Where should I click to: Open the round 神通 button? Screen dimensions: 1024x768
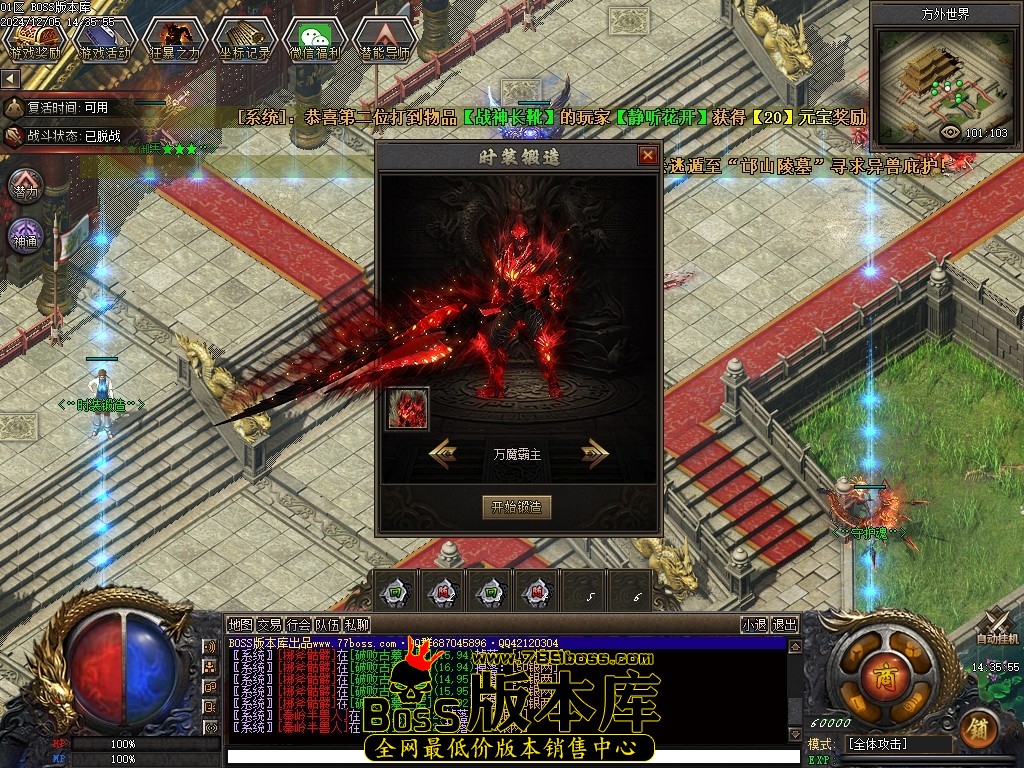tap(25, 237)
